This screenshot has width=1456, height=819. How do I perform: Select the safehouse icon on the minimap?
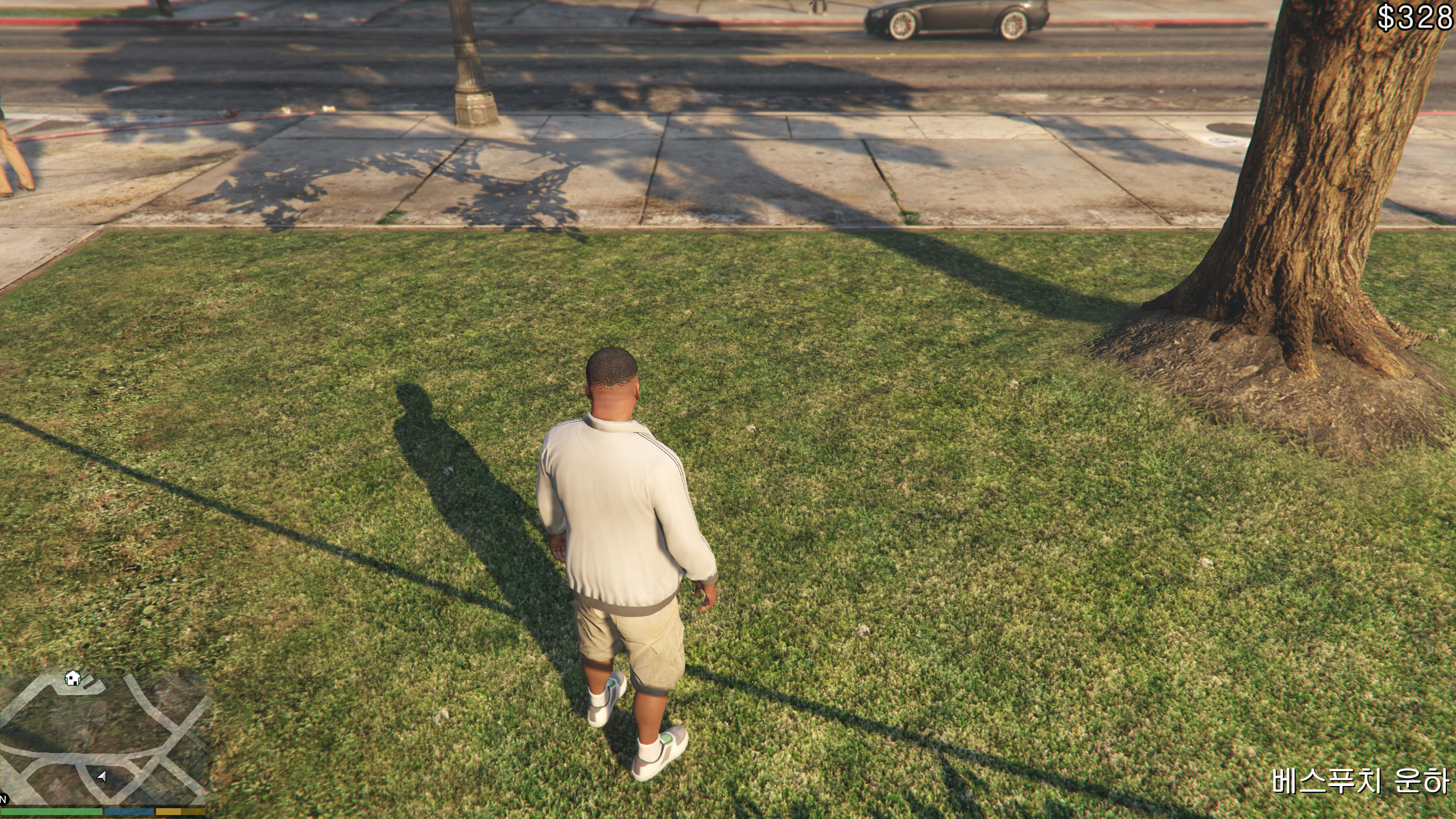[72, 678]
